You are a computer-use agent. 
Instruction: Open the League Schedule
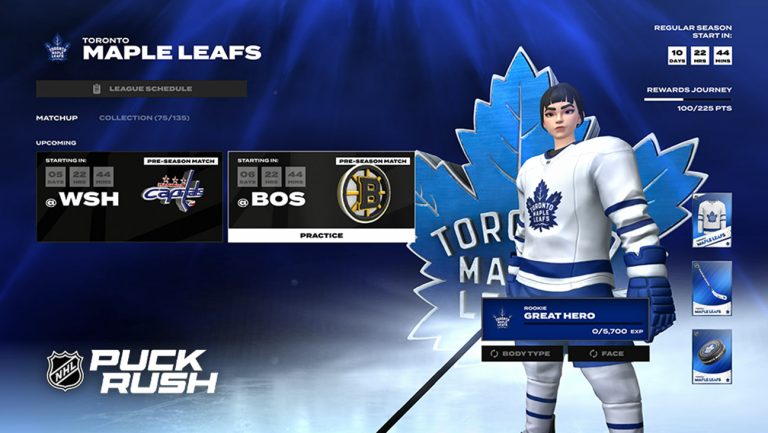pos(141,89)
